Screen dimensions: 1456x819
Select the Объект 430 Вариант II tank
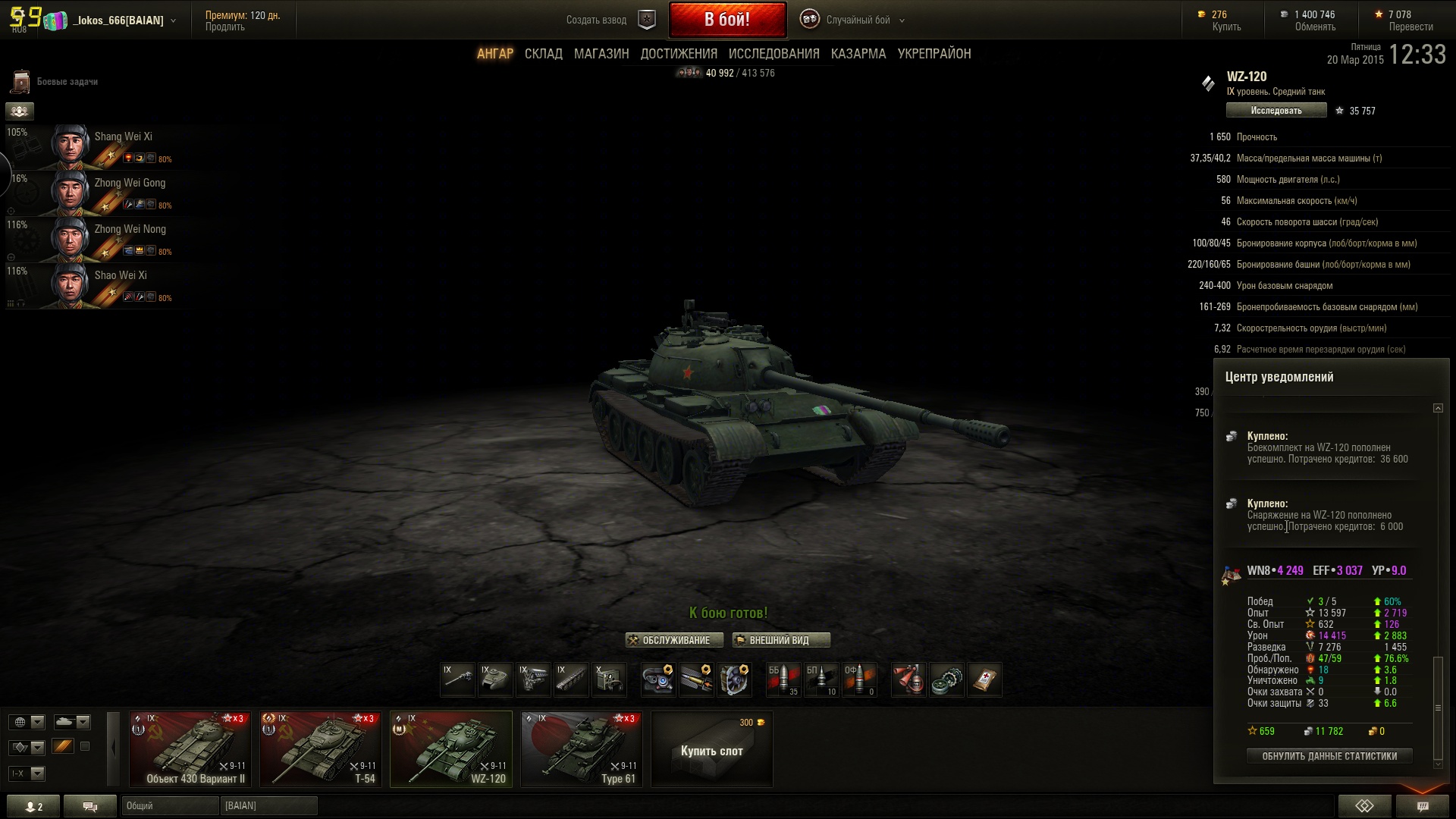point(190,749)
